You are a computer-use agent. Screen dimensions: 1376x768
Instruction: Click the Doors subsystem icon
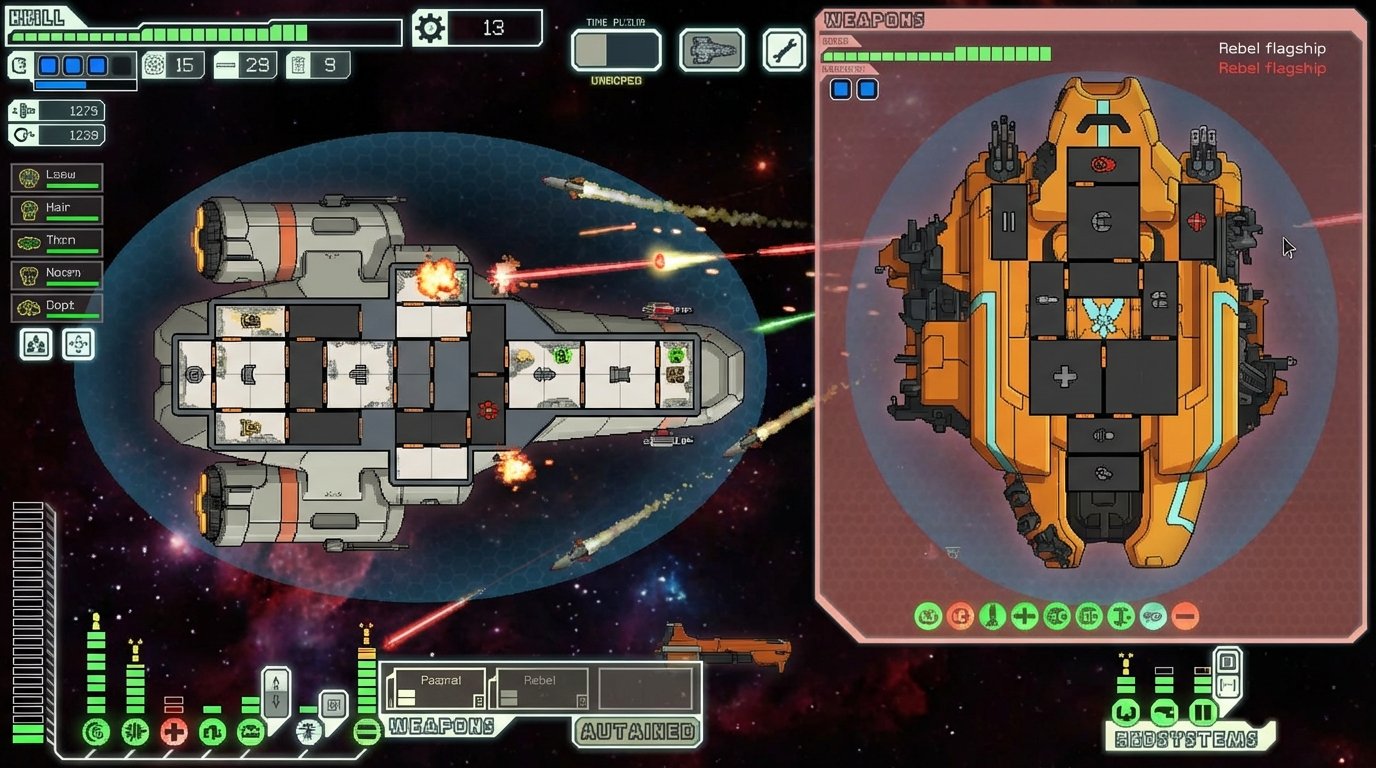tap(1203, 713)
